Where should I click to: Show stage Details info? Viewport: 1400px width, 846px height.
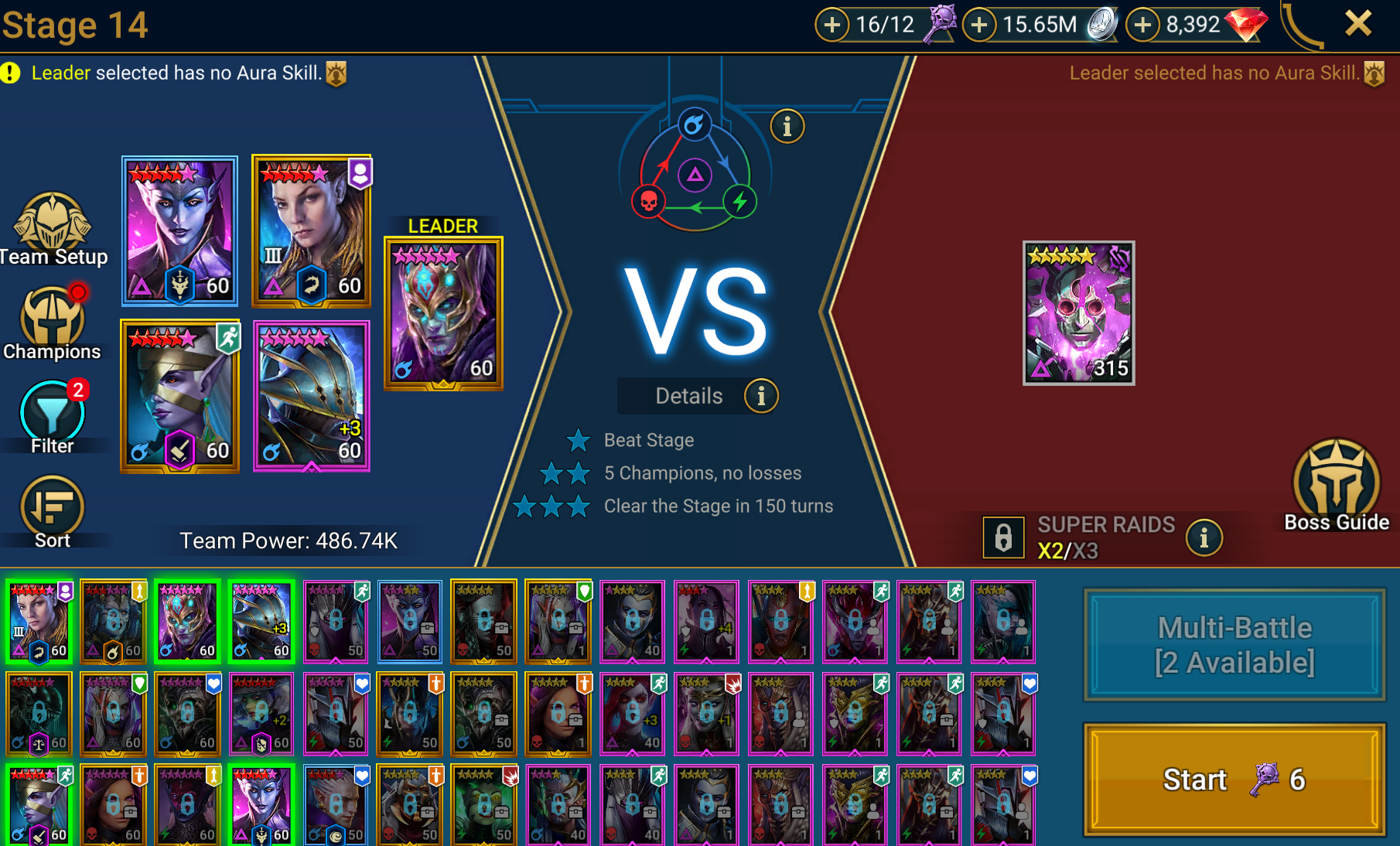(x=761, y=396)
